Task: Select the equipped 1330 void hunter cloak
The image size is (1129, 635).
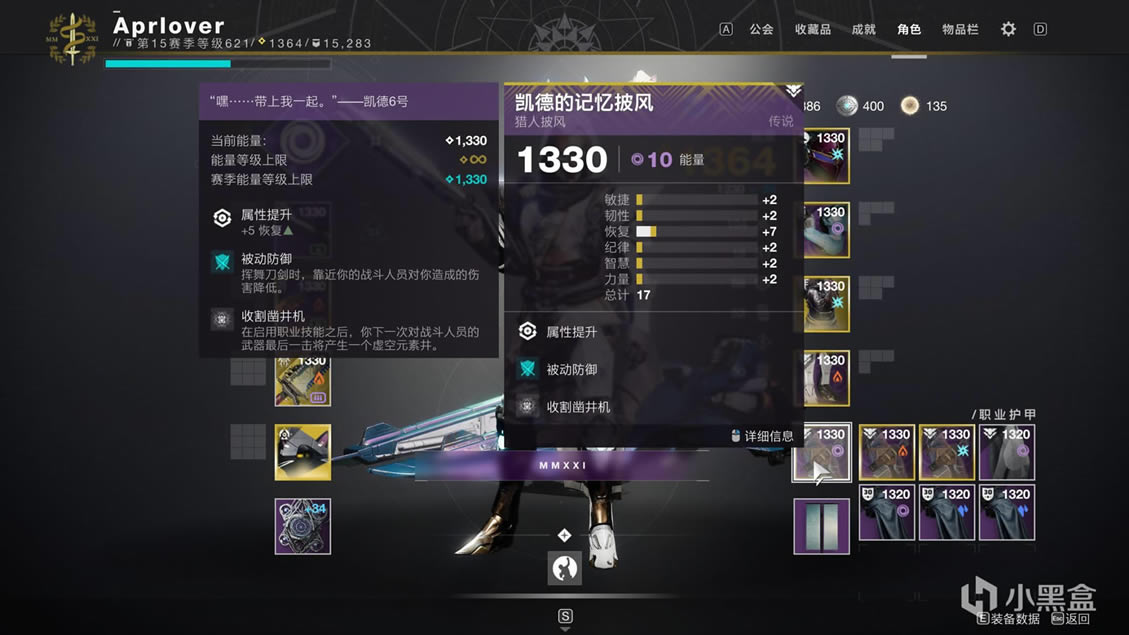Action: [822, 453]
